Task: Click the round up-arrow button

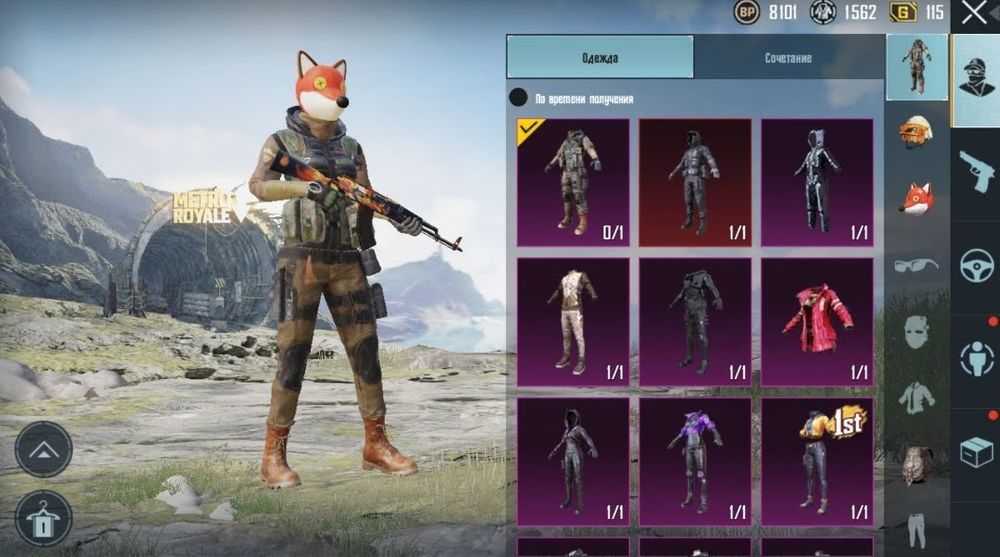Action: [x=43, y=449]
